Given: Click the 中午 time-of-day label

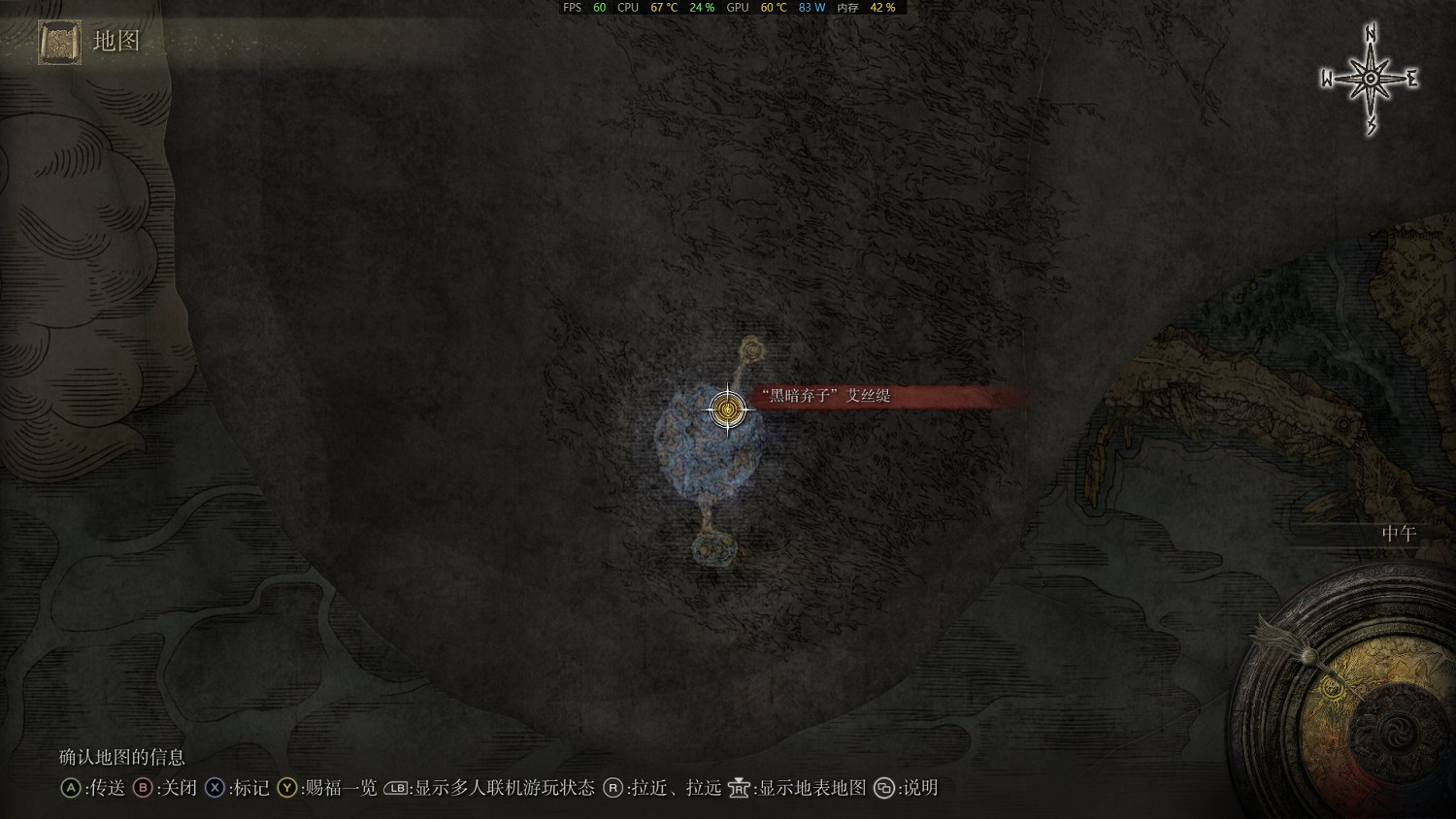Looking at the screenshot, I should 1398,532.
